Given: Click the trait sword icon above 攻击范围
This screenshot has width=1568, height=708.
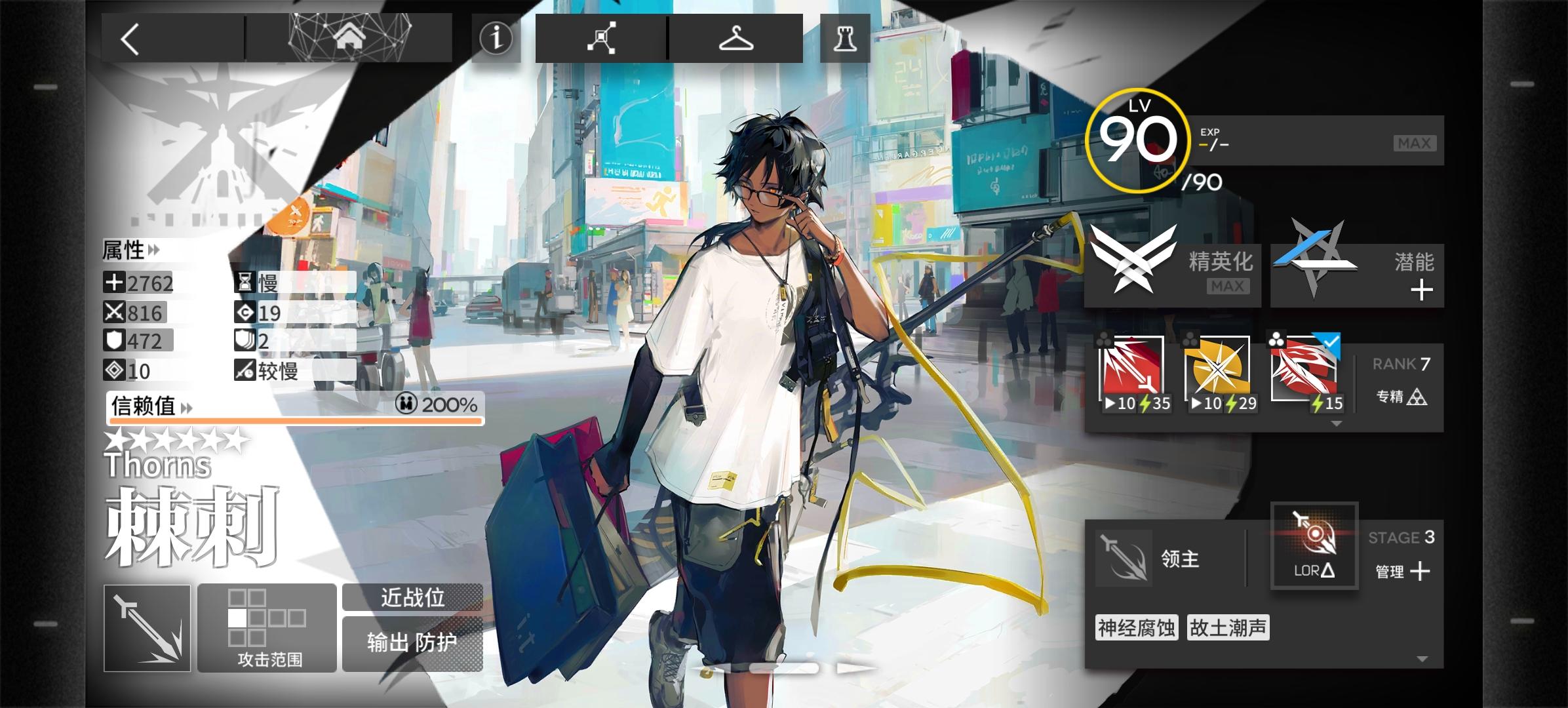Looking at the screenshot, I should point(146,627).
